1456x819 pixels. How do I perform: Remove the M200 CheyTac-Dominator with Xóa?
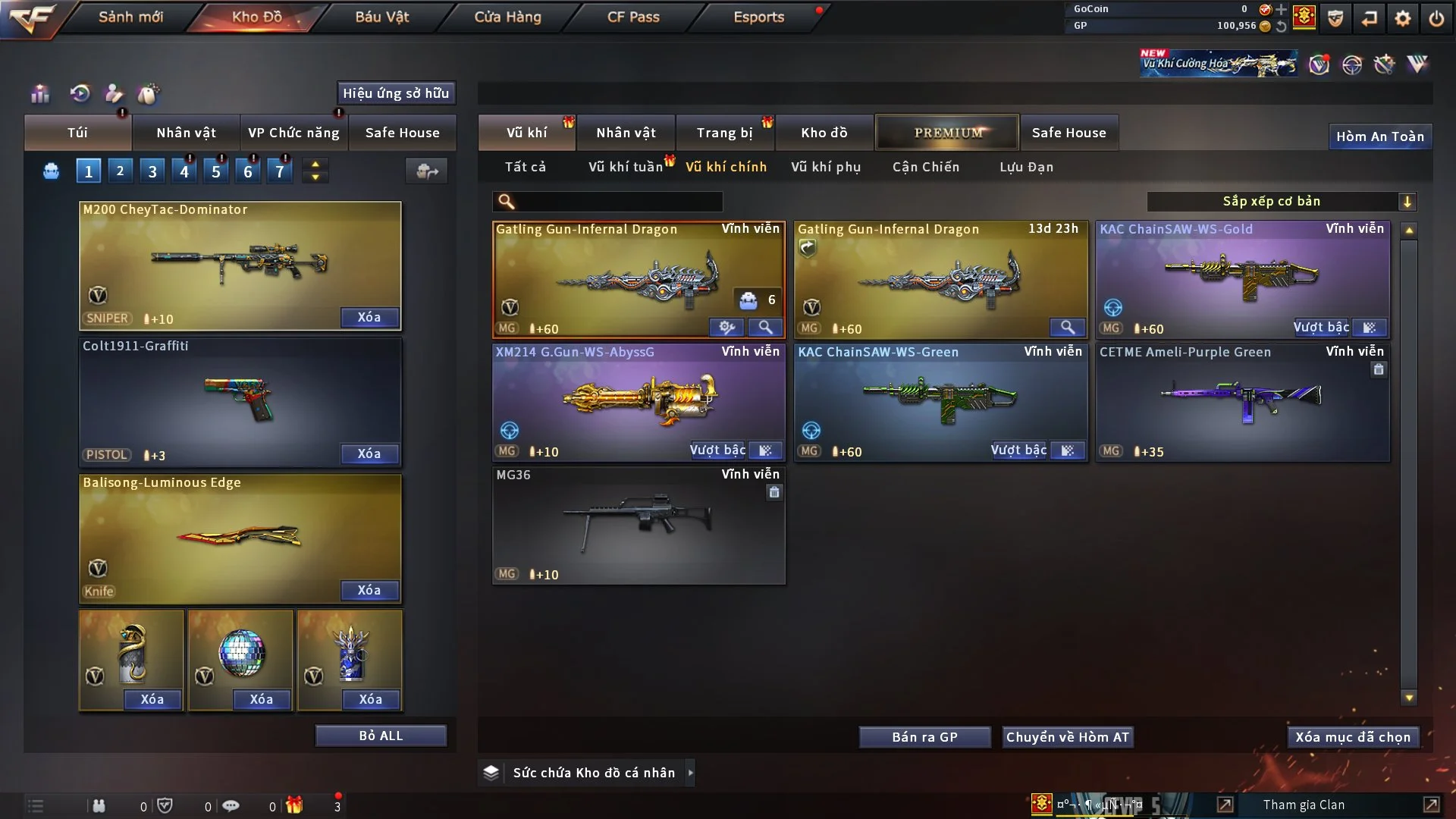pos(369,317)
